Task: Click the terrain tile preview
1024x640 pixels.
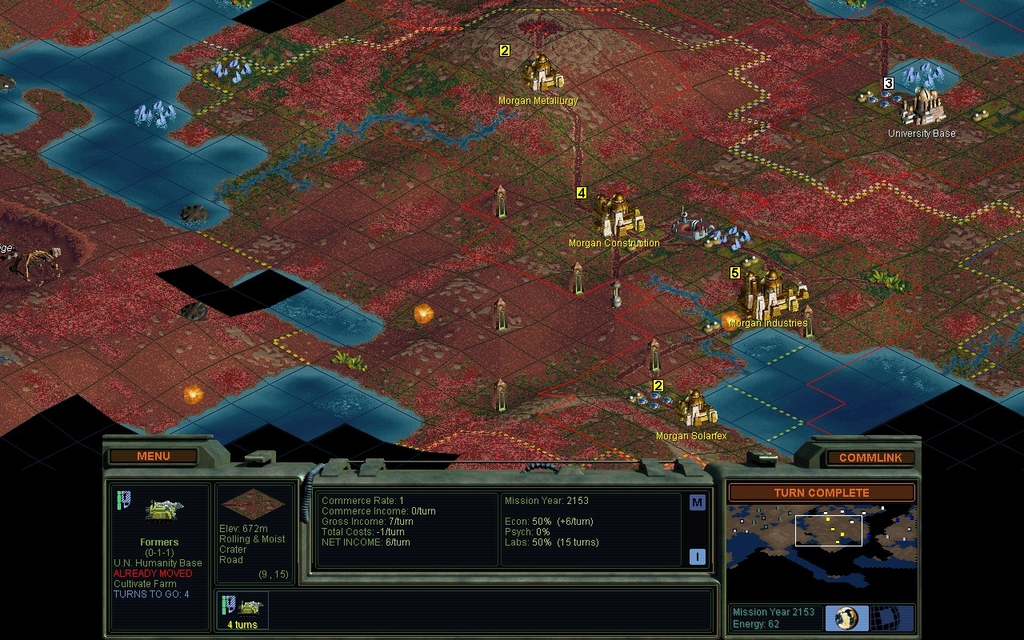Action: 255,504
